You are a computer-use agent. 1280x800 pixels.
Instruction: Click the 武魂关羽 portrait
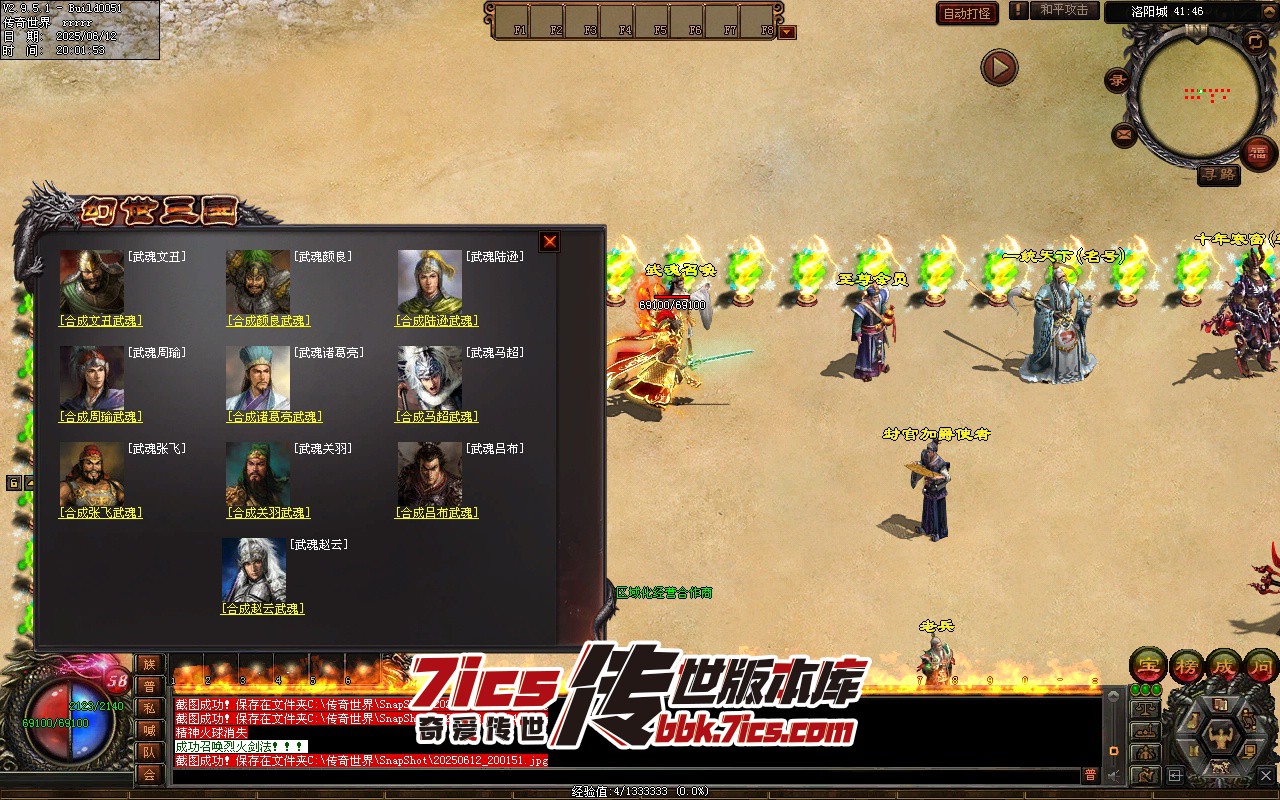[x=257, y=475]
